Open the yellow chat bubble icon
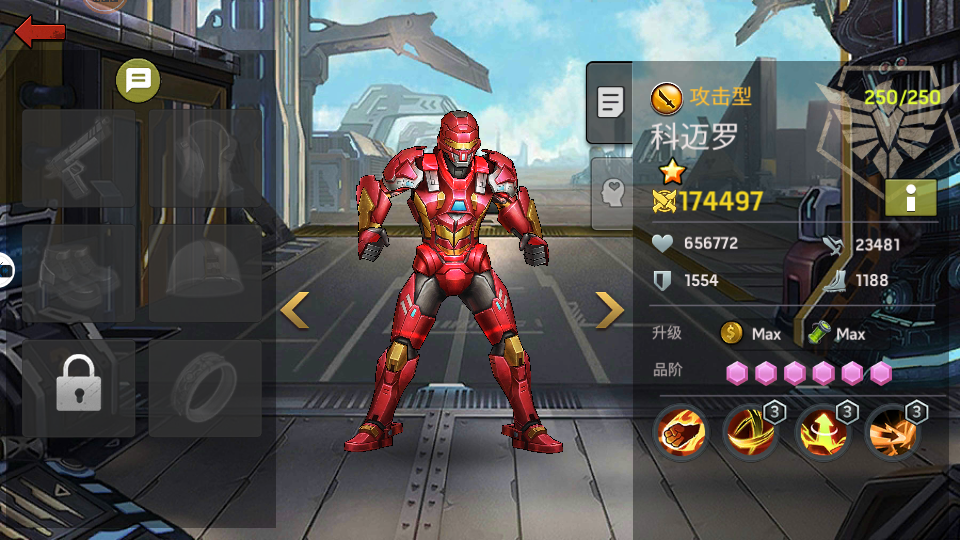960x540 pixels. coord(138,80)
